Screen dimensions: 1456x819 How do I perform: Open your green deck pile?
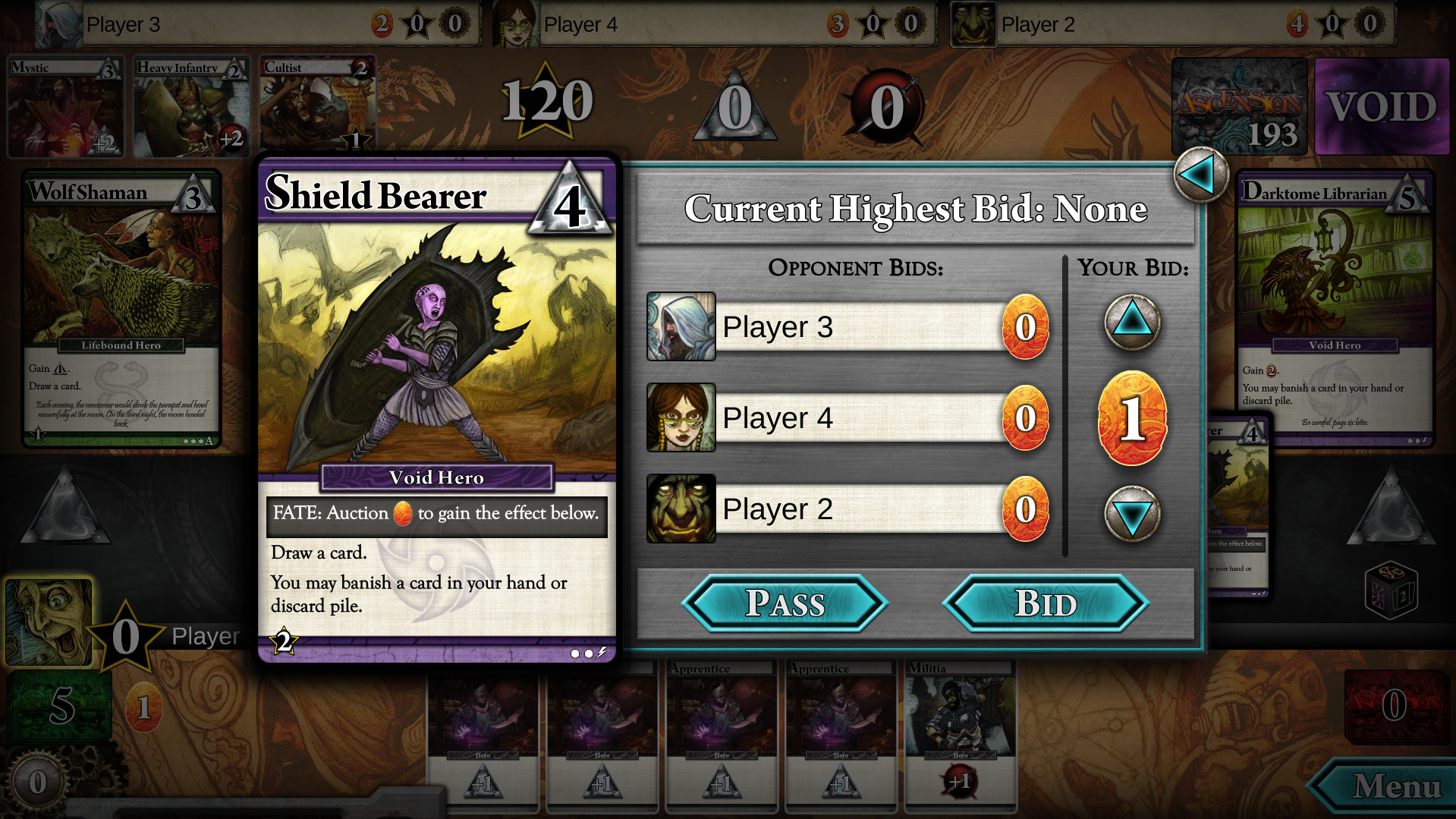click(x=60, y=706)
